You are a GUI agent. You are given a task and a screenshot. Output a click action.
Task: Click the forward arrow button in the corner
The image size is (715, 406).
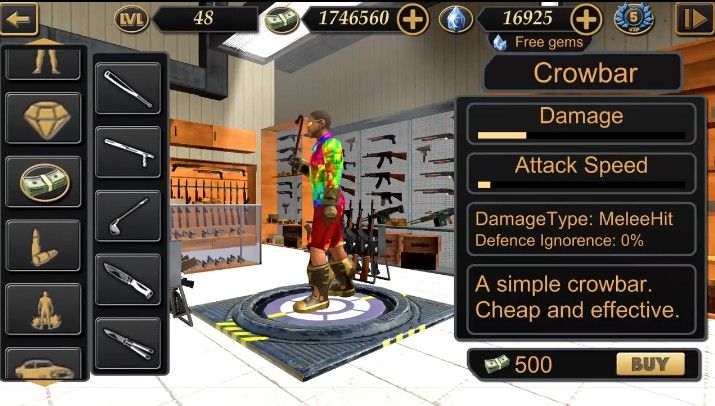[692, 18]
